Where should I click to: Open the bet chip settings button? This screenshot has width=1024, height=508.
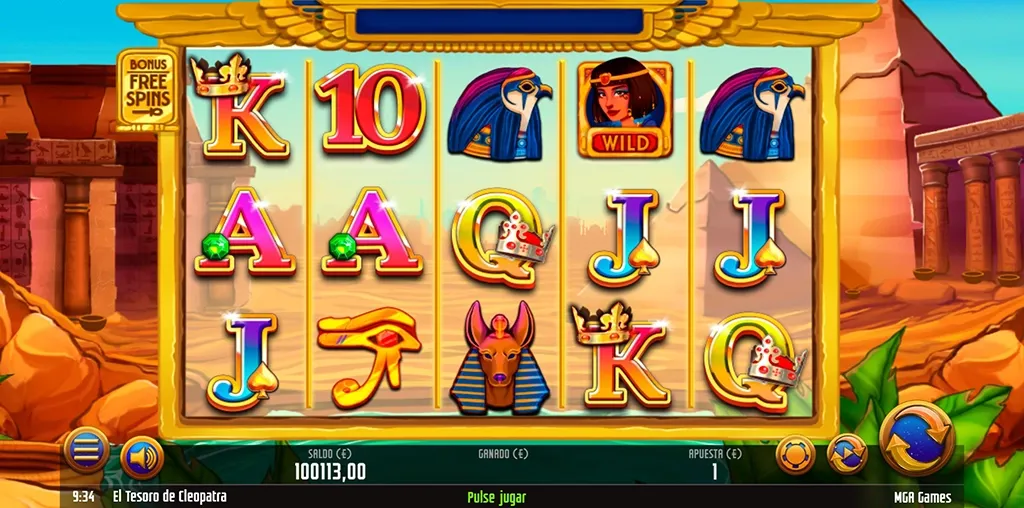pos(796,455)
